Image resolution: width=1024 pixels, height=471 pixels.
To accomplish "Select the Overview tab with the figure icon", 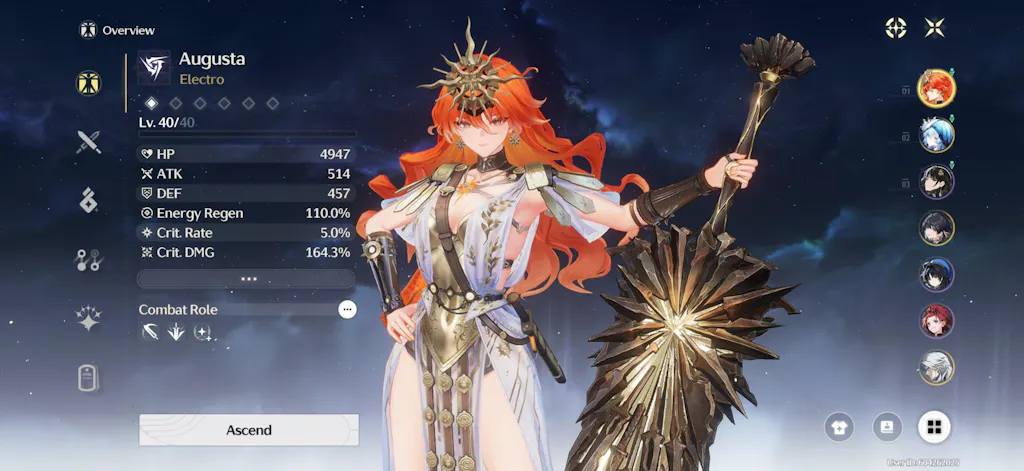I will [x=90, y=83].
